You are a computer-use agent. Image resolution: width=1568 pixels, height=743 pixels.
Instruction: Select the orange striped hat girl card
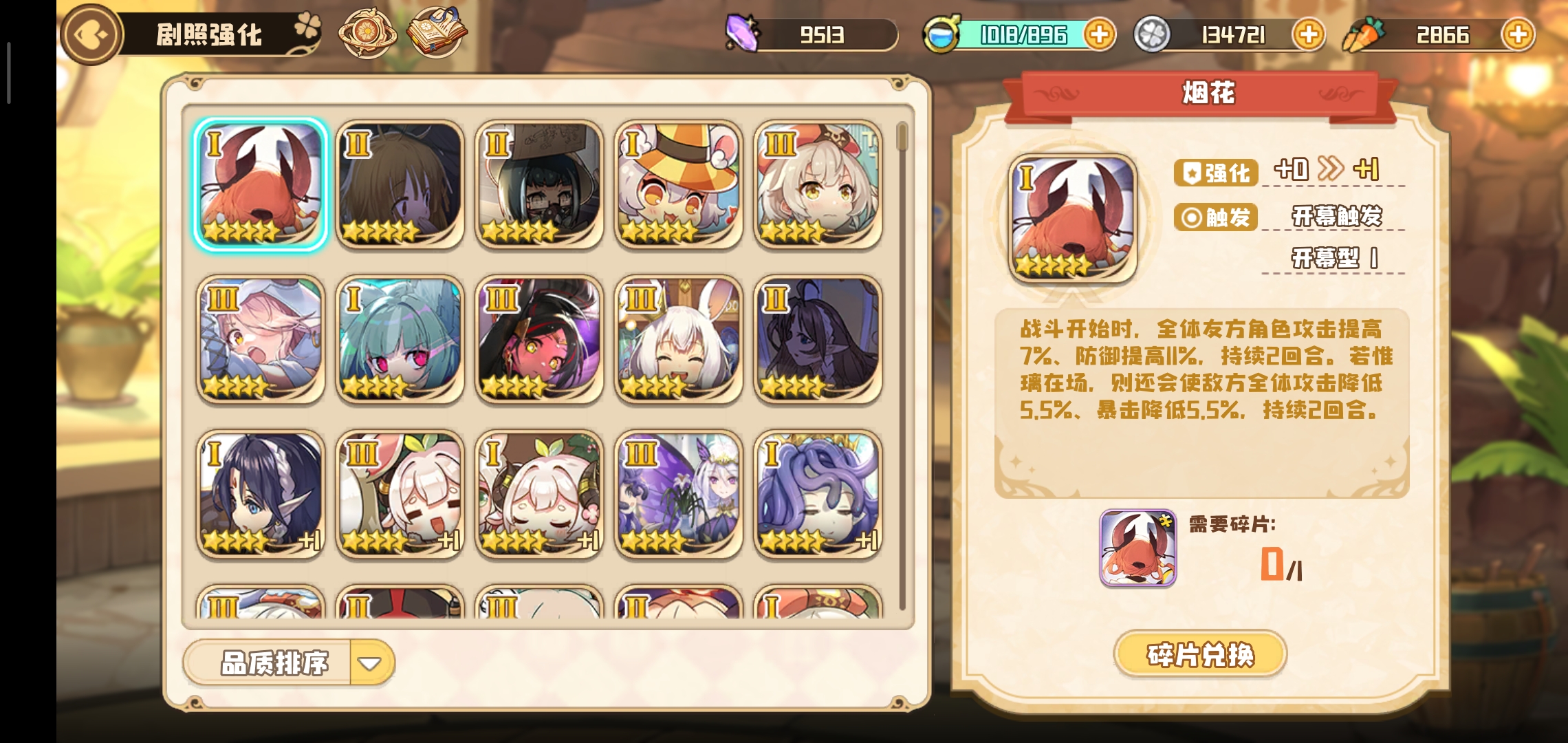click(x=679, y=184)
